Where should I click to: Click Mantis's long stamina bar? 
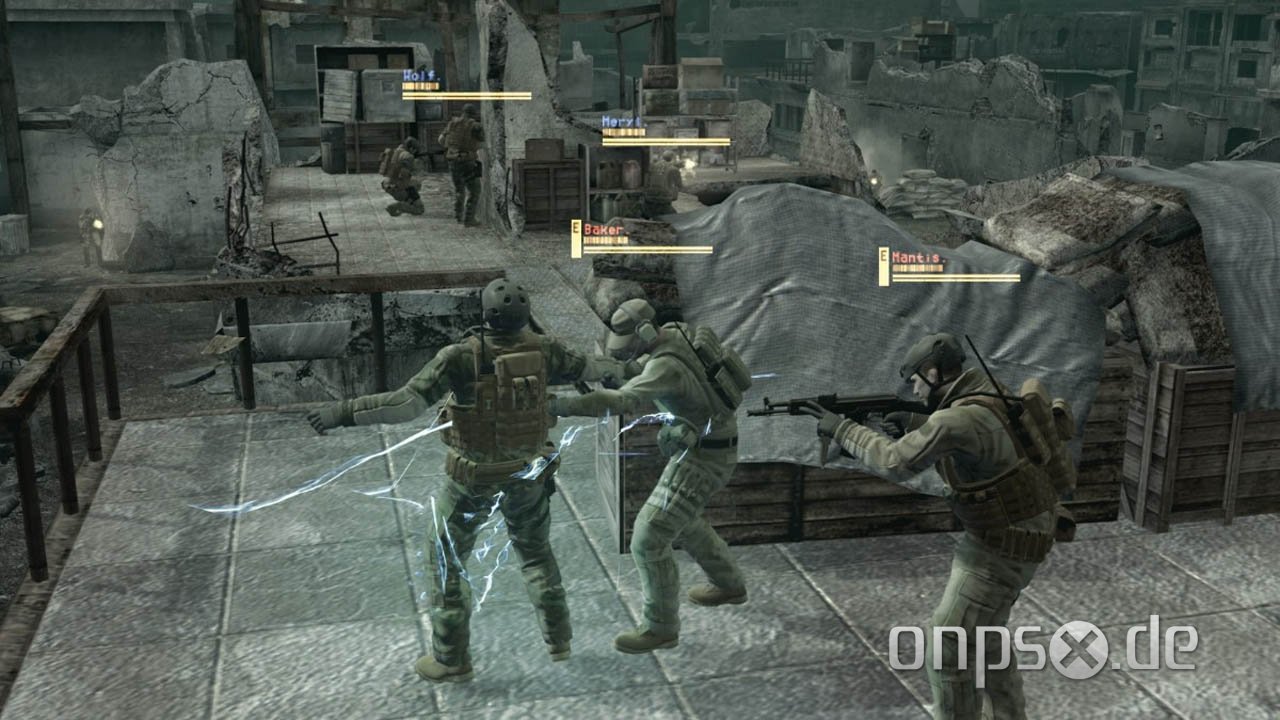[x=955, y=277]
